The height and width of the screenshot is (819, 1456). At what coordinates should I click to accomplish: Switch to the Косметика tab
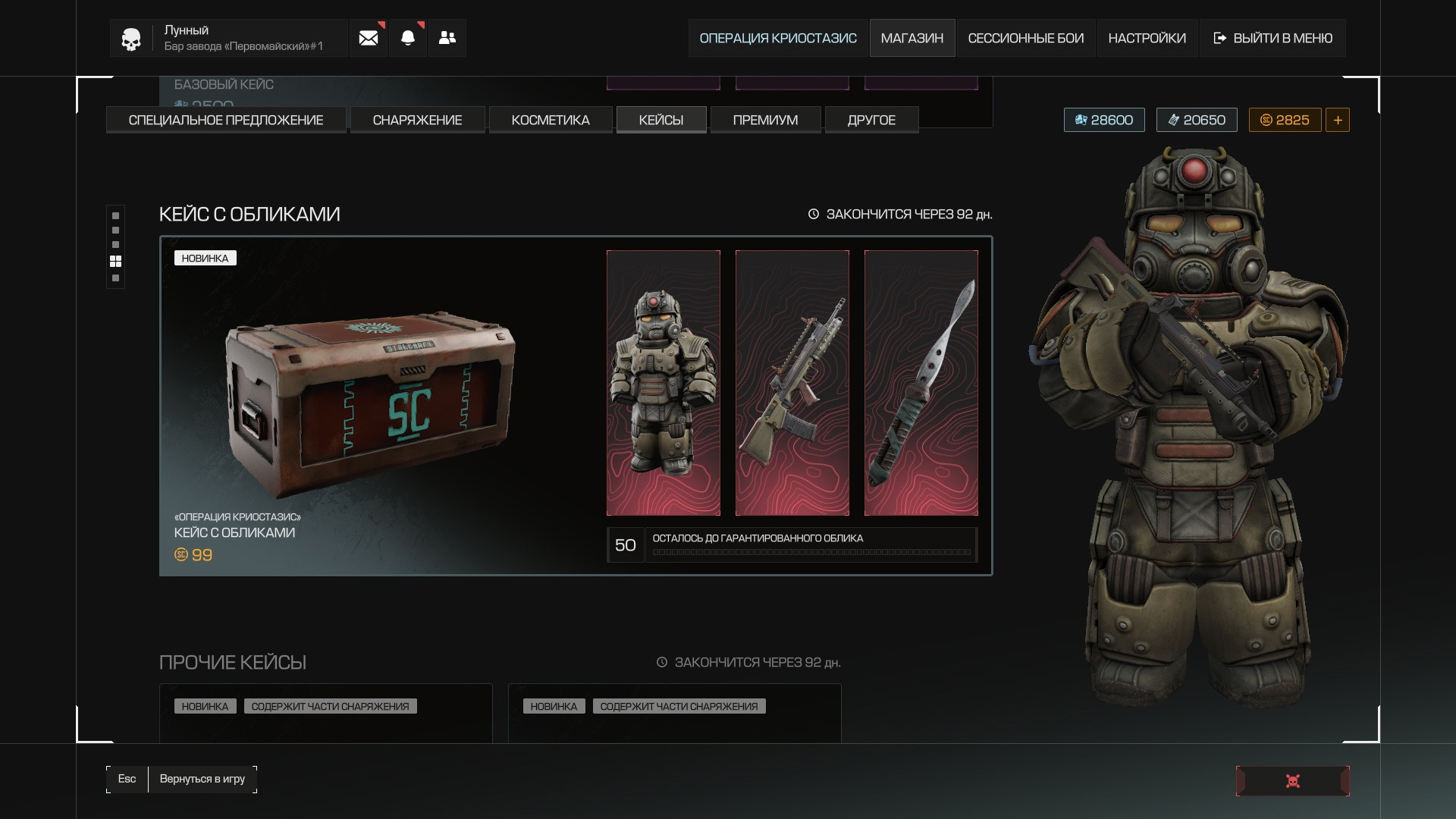[551, 120]
